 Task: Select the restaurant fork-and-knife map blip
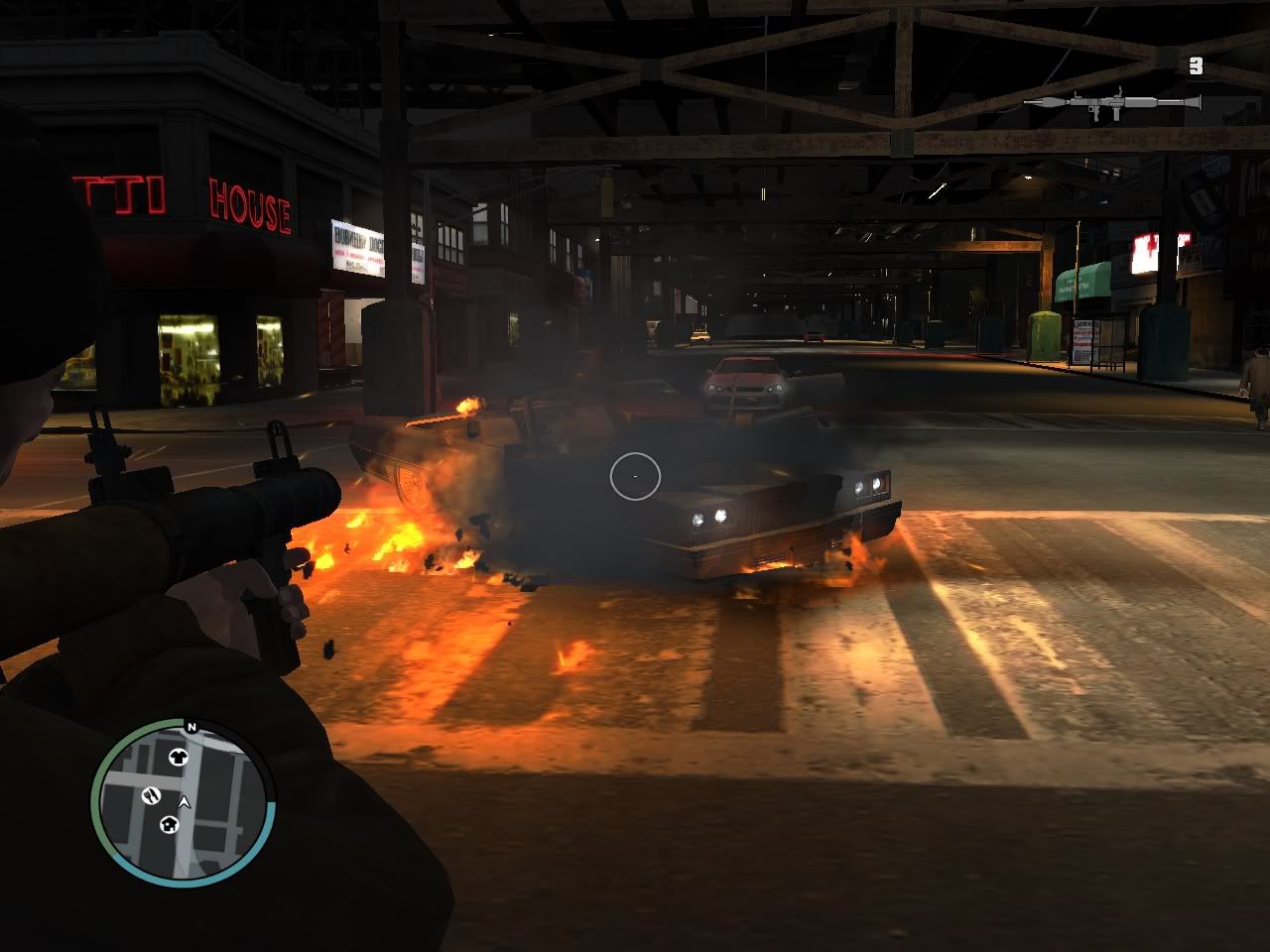click(151, 794)
